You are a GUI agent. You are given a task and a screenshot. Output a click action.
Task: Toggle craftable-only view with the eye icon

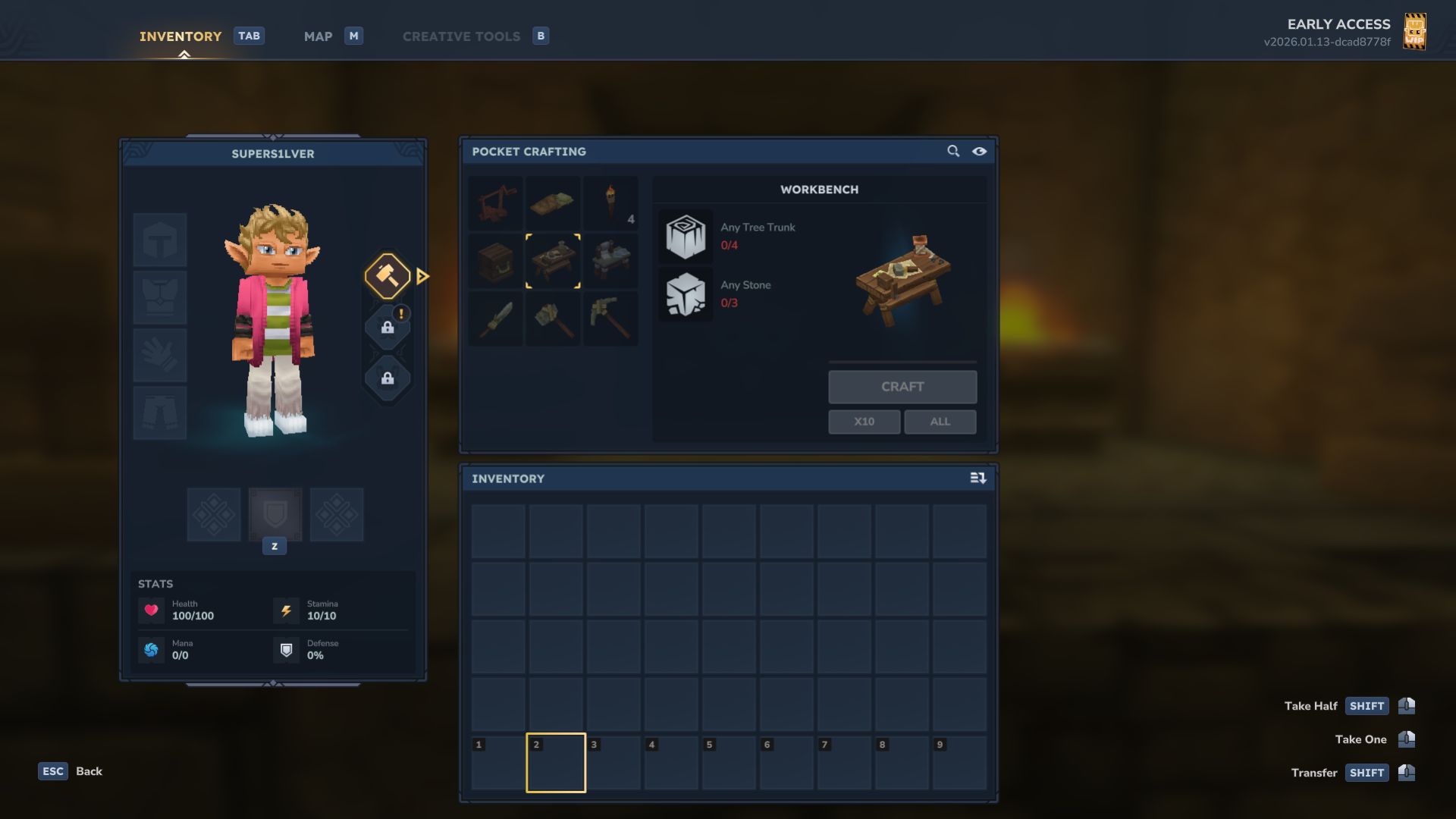(980, 151)
